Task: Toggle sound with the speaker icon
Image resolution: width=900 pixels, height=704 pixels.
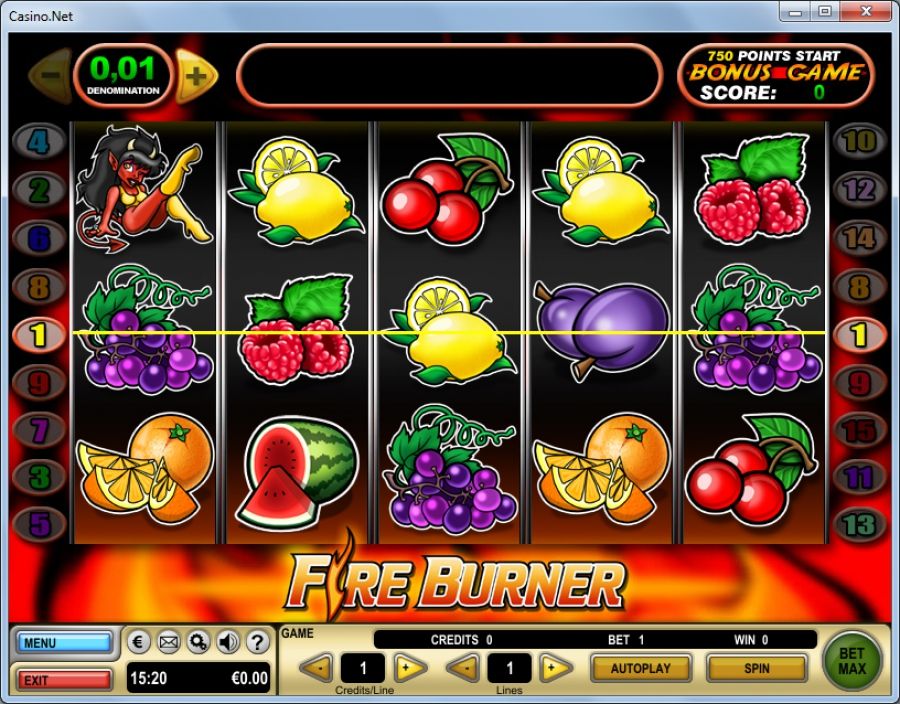Action: tap(227, 642)
